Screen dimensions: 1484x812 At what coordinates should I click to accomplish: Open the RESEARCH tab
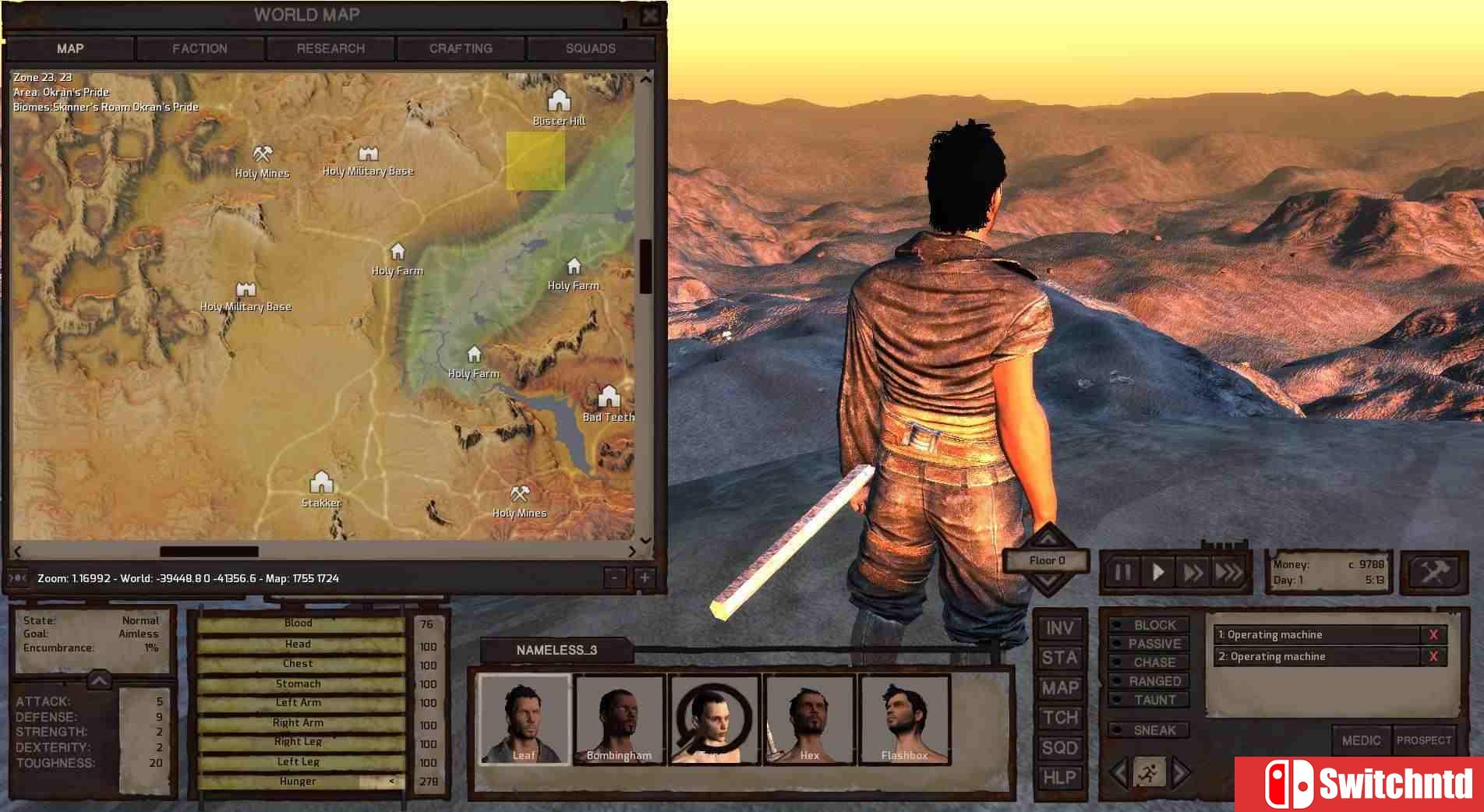[x=330, y=48]
